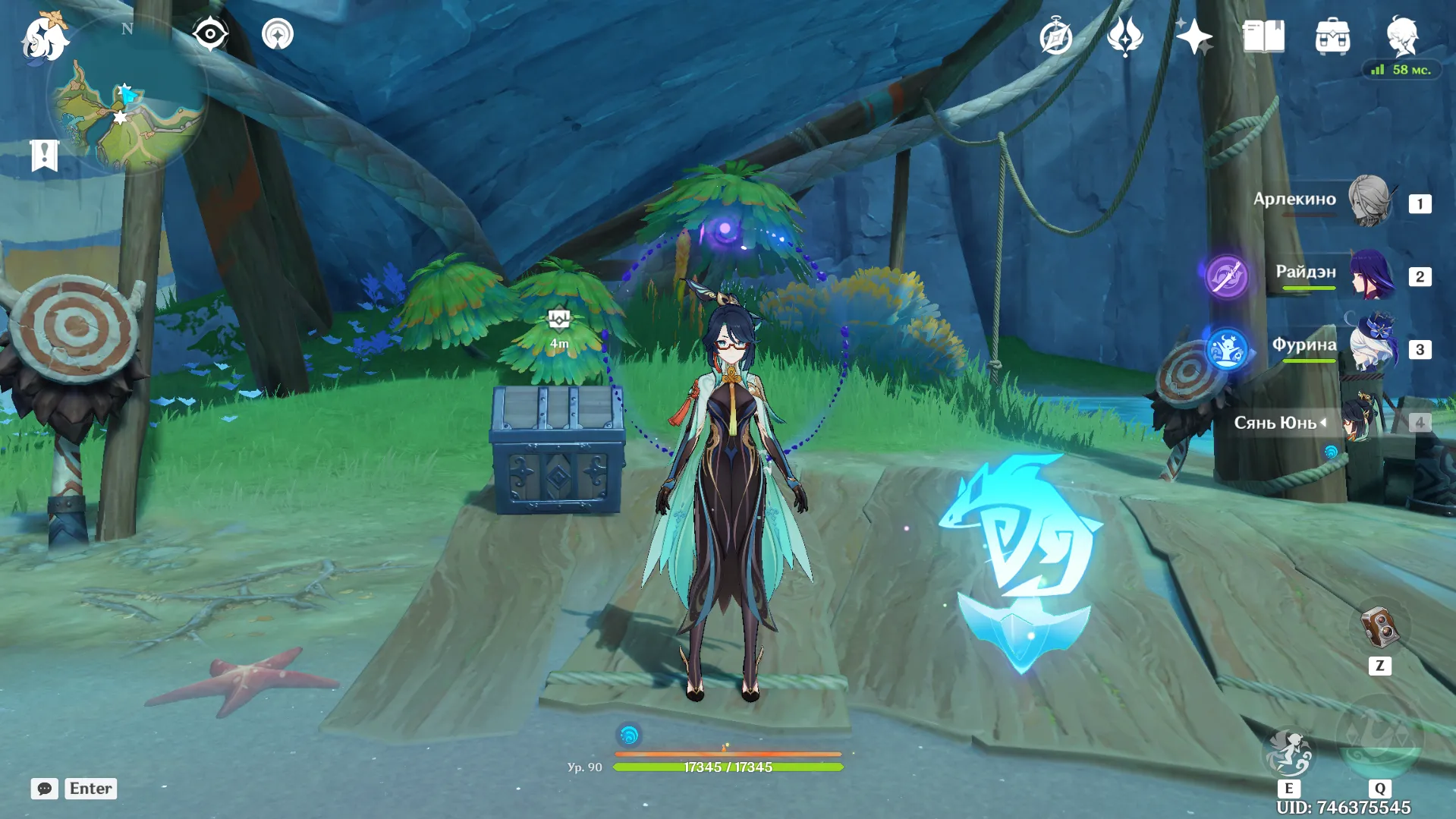
Task: Select active character Сянь Юнь
Action: 1357,421
